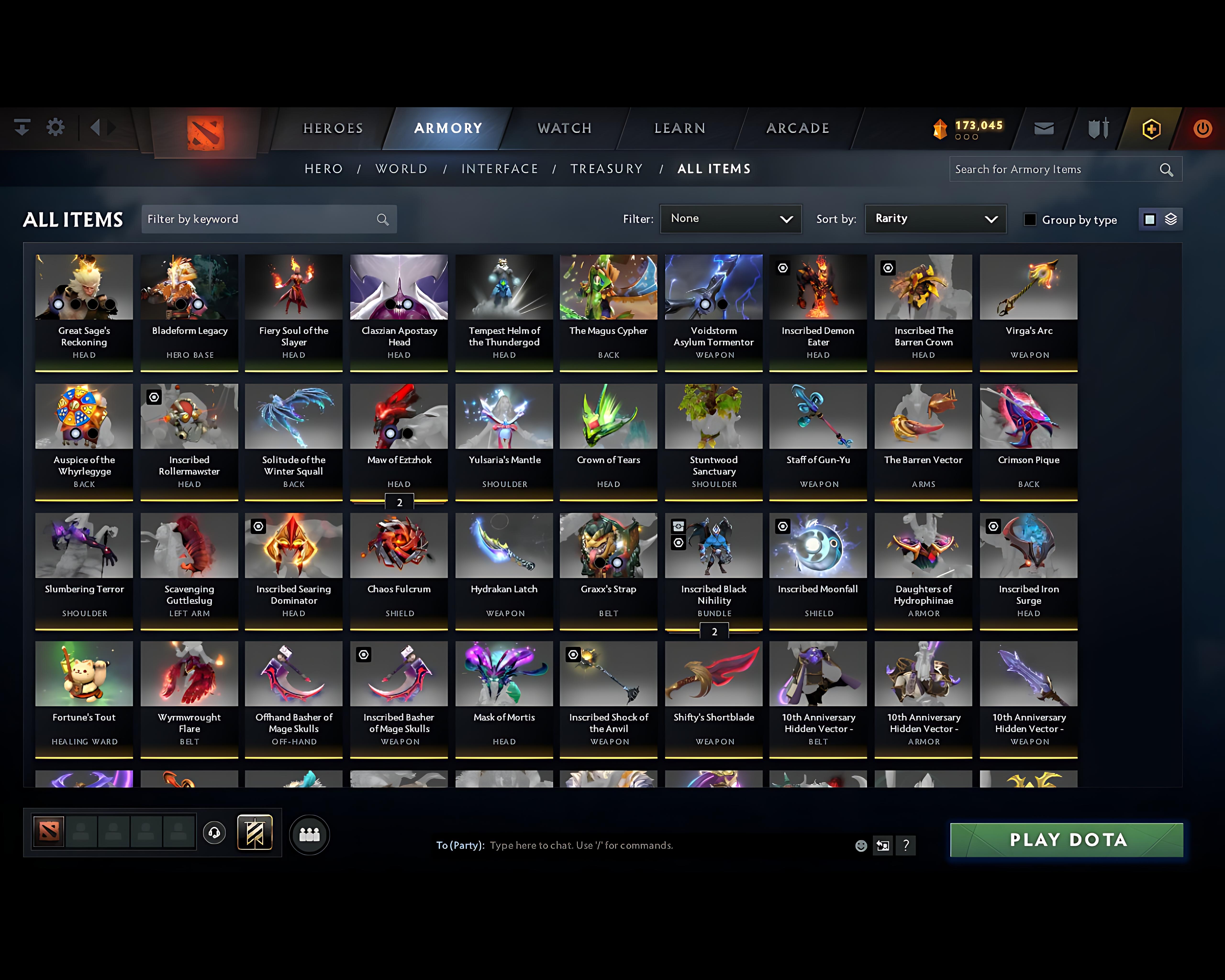
Task: Click the PLAY DOTA button
Action: pyautogui.click(x=1066, y=840)
